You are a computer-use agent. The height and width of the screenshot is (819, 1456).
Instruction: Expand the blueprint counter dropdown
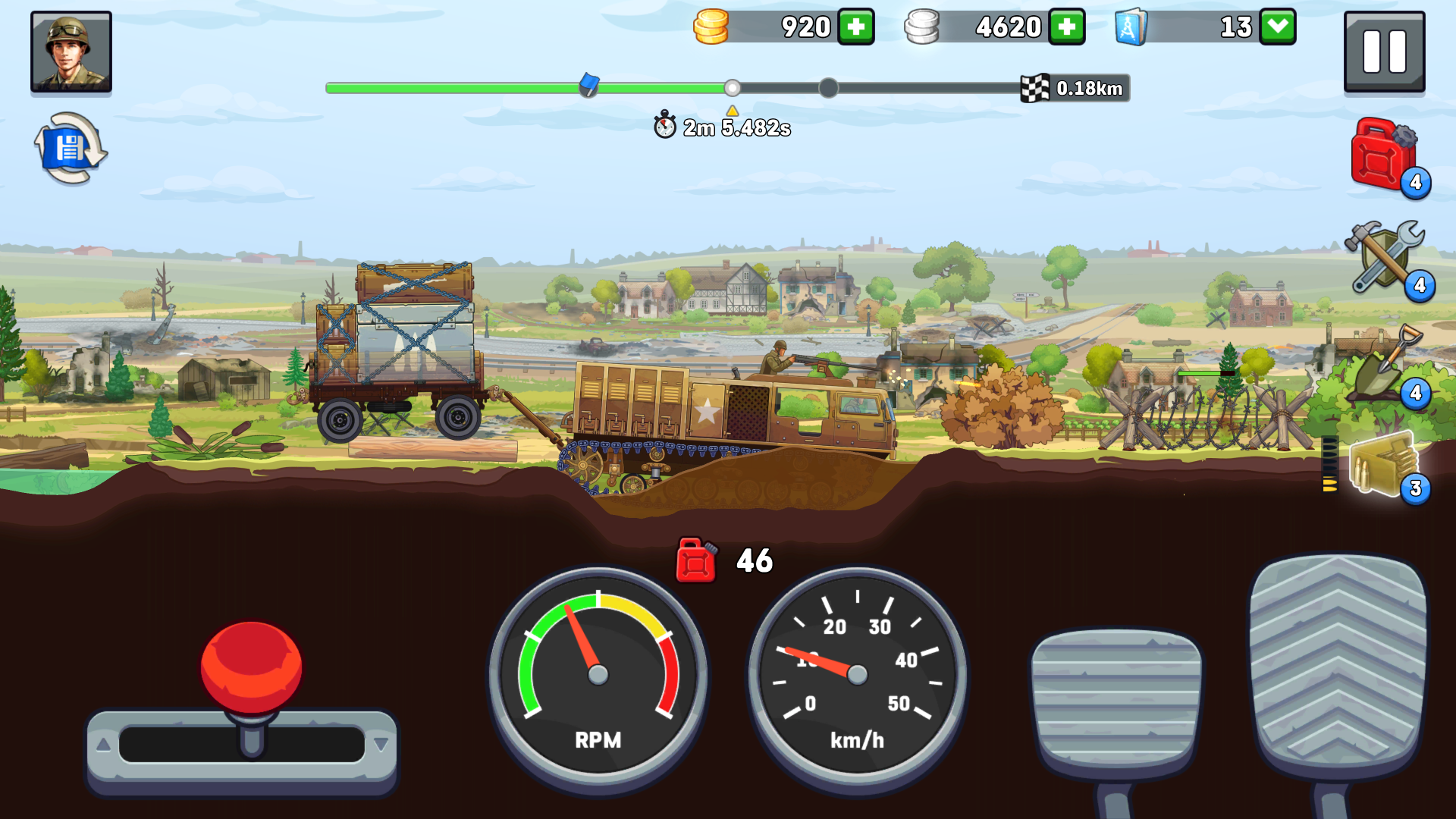pyautogui.click(x=1277, y=27)
